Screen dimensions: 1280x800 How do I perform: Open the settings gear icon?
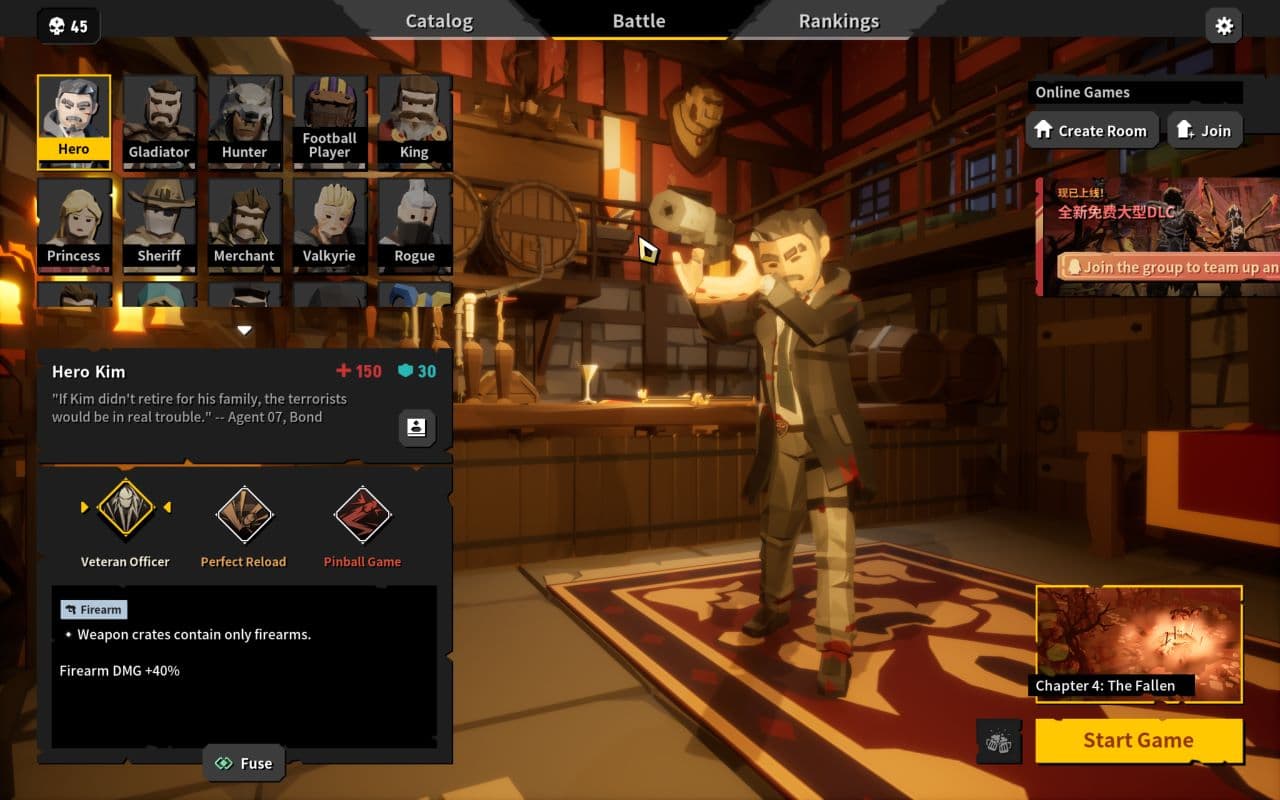(1223, 26)
